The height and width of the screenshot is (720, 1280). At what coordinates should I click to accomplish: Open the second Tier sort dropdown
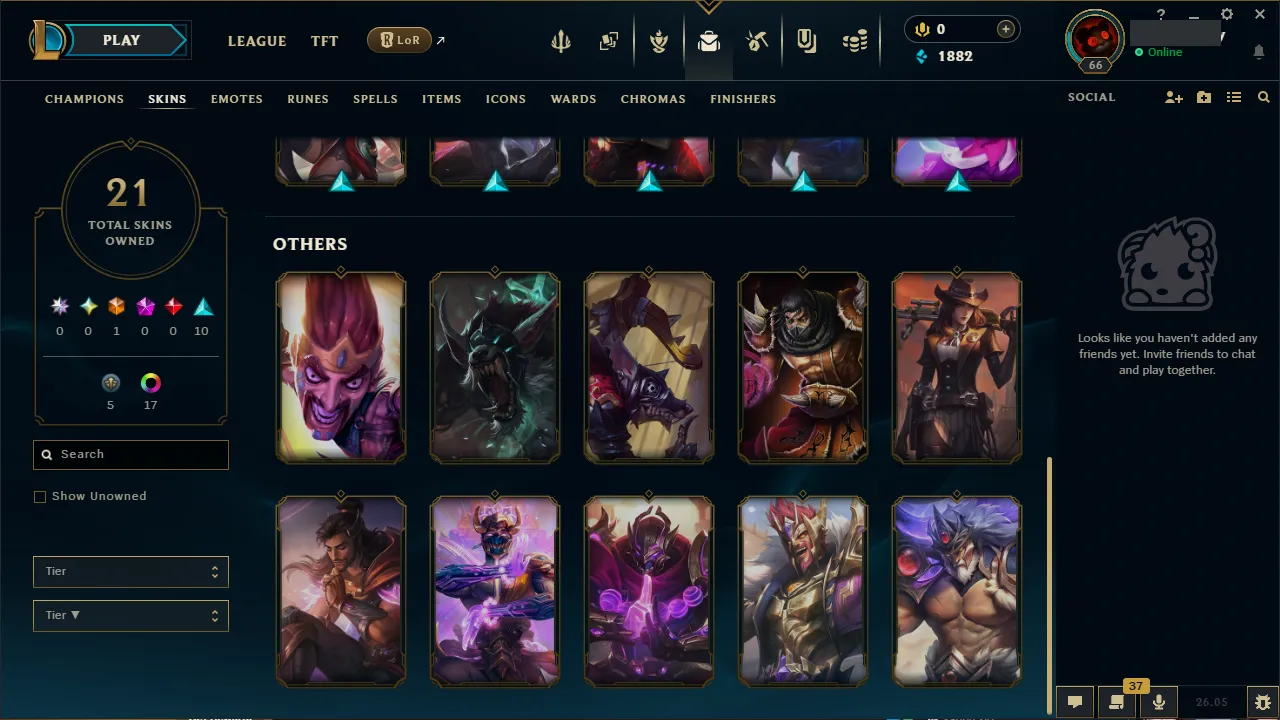pos(130,615)
